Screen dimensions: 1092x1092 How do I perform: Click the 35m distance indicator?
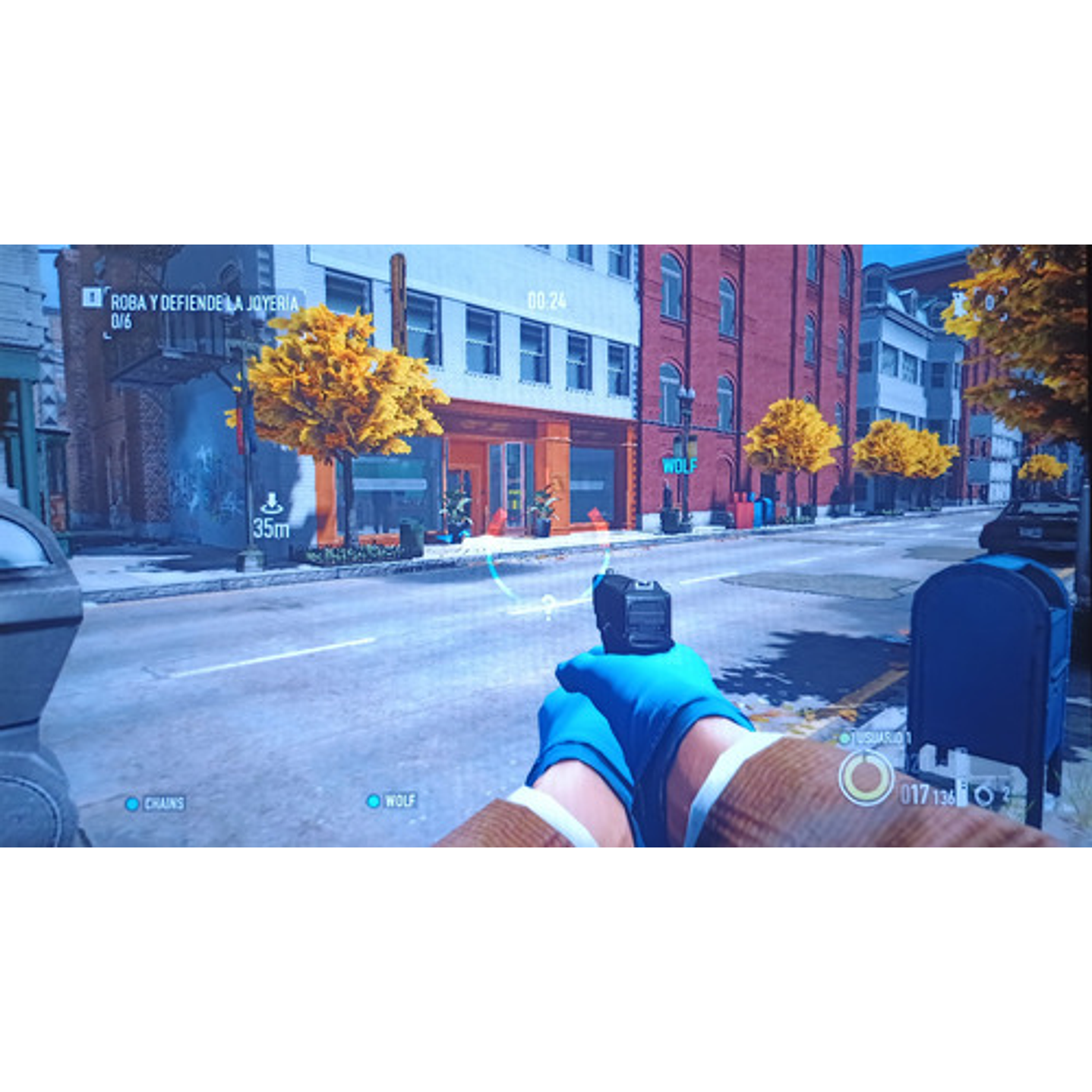click(x=273, y=529)
